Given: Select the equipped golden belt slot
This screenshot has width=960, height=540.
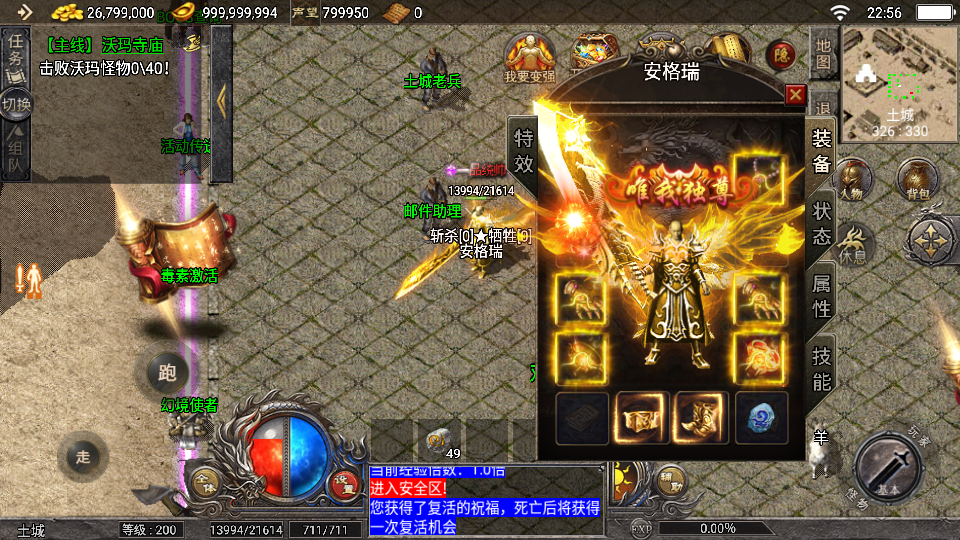Looking at the screenshot, I should click(x=641, y=415).
